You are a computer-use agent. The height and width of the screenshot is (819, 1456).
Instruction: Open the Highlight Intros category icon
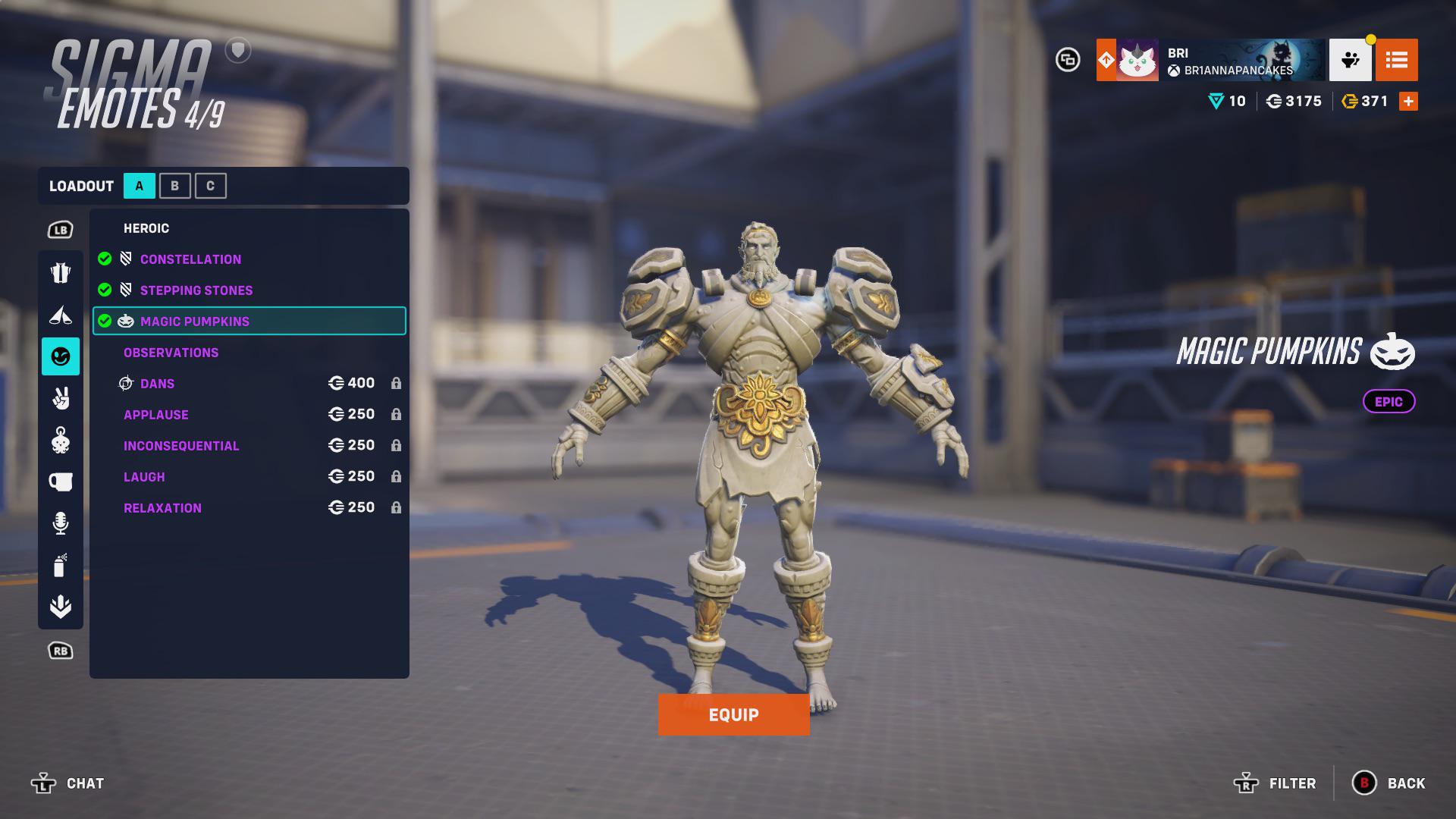pos(61,313)
